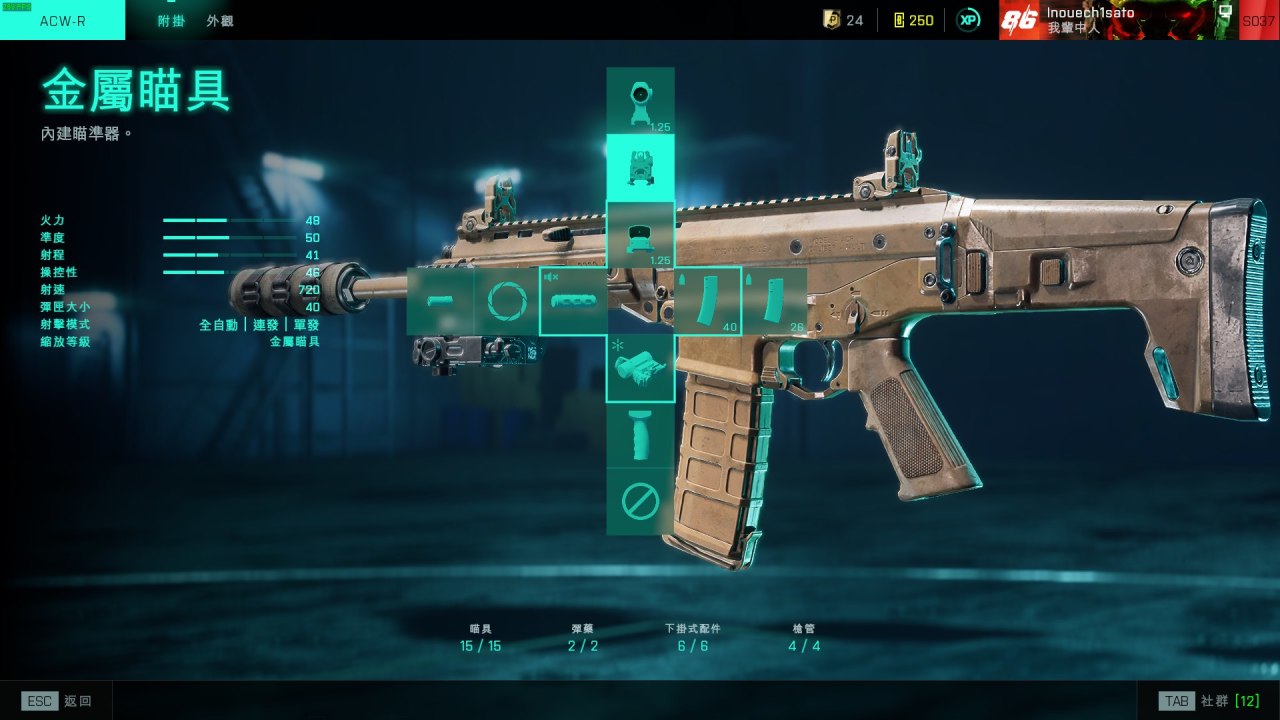1280x720 pixels.
Task: Choose the circular ring muzzle attachment
Action: coord(506,300)
